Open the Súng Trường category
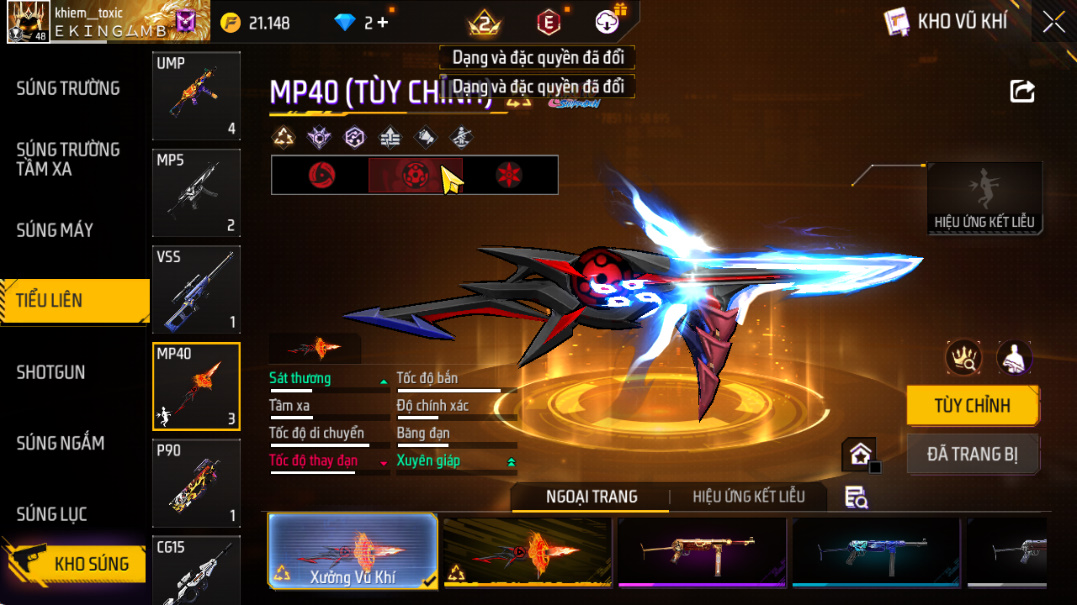Screen dimensions: 1077x605 coord(68,89)
